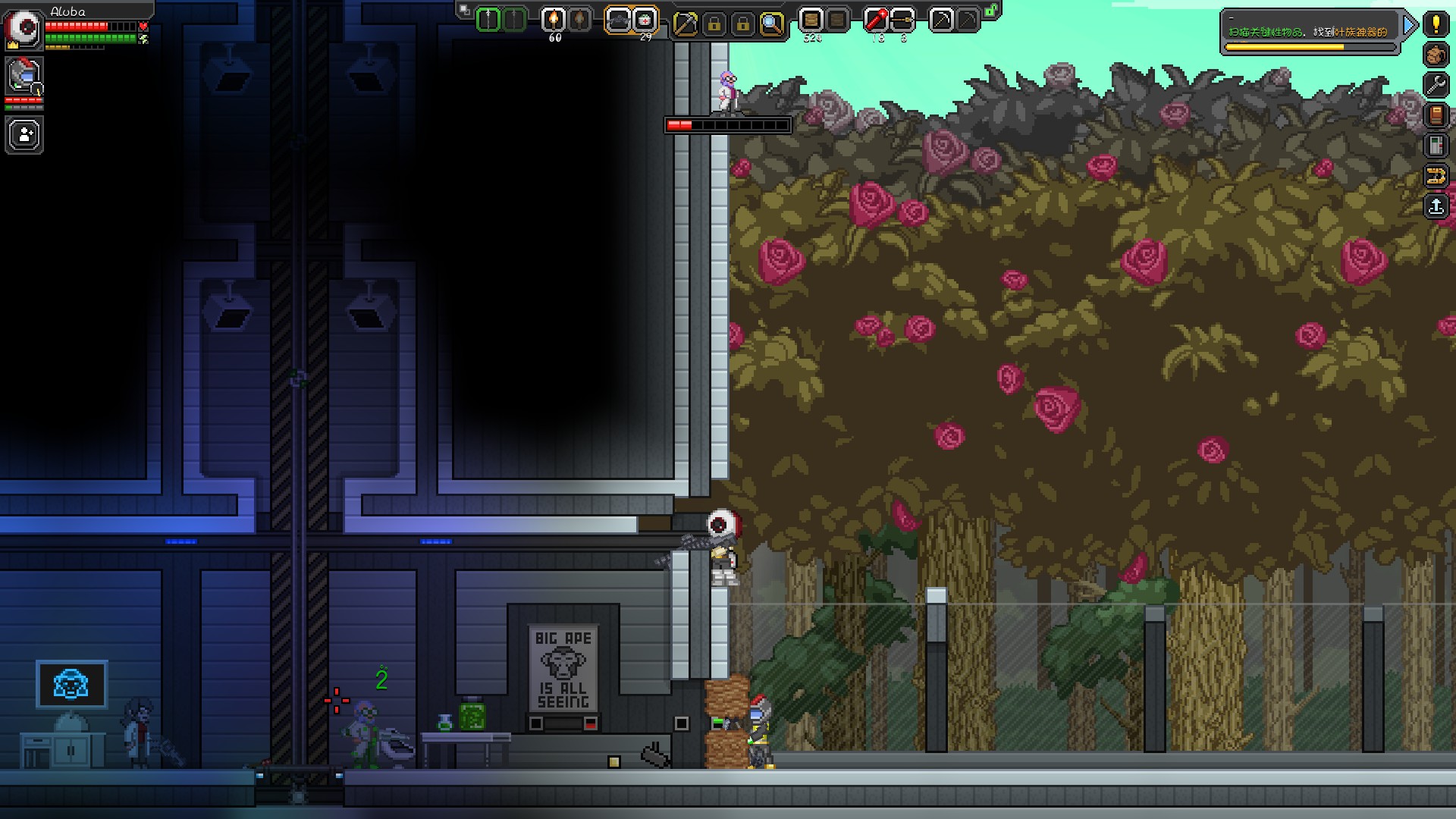Viewport: 1456px width, 819px height.
Task: Toggle the locked paint mode padlock
Action: [x=714, y=22]
